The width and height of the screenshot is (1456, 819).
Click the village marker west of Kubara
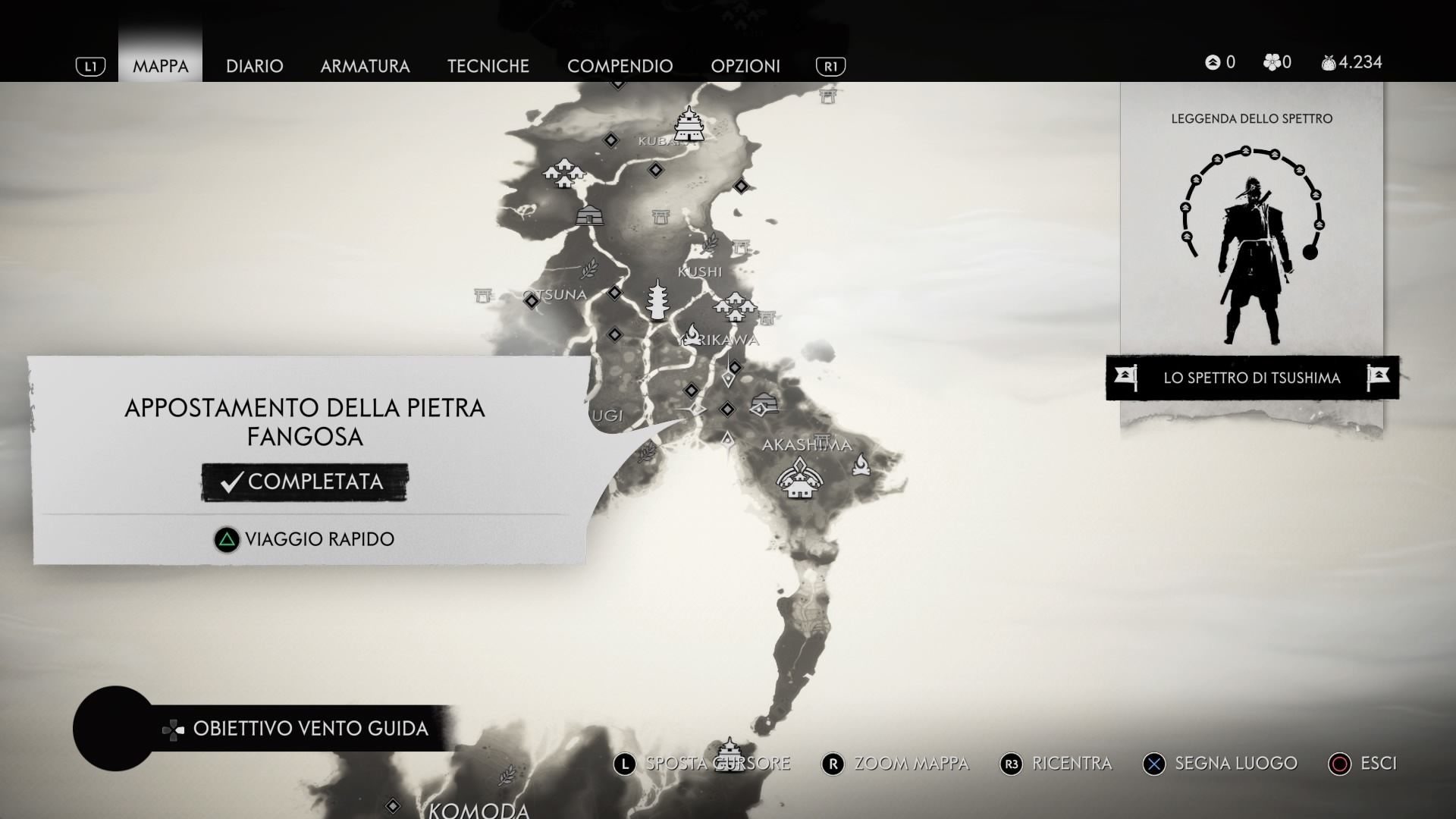(564, 173)
